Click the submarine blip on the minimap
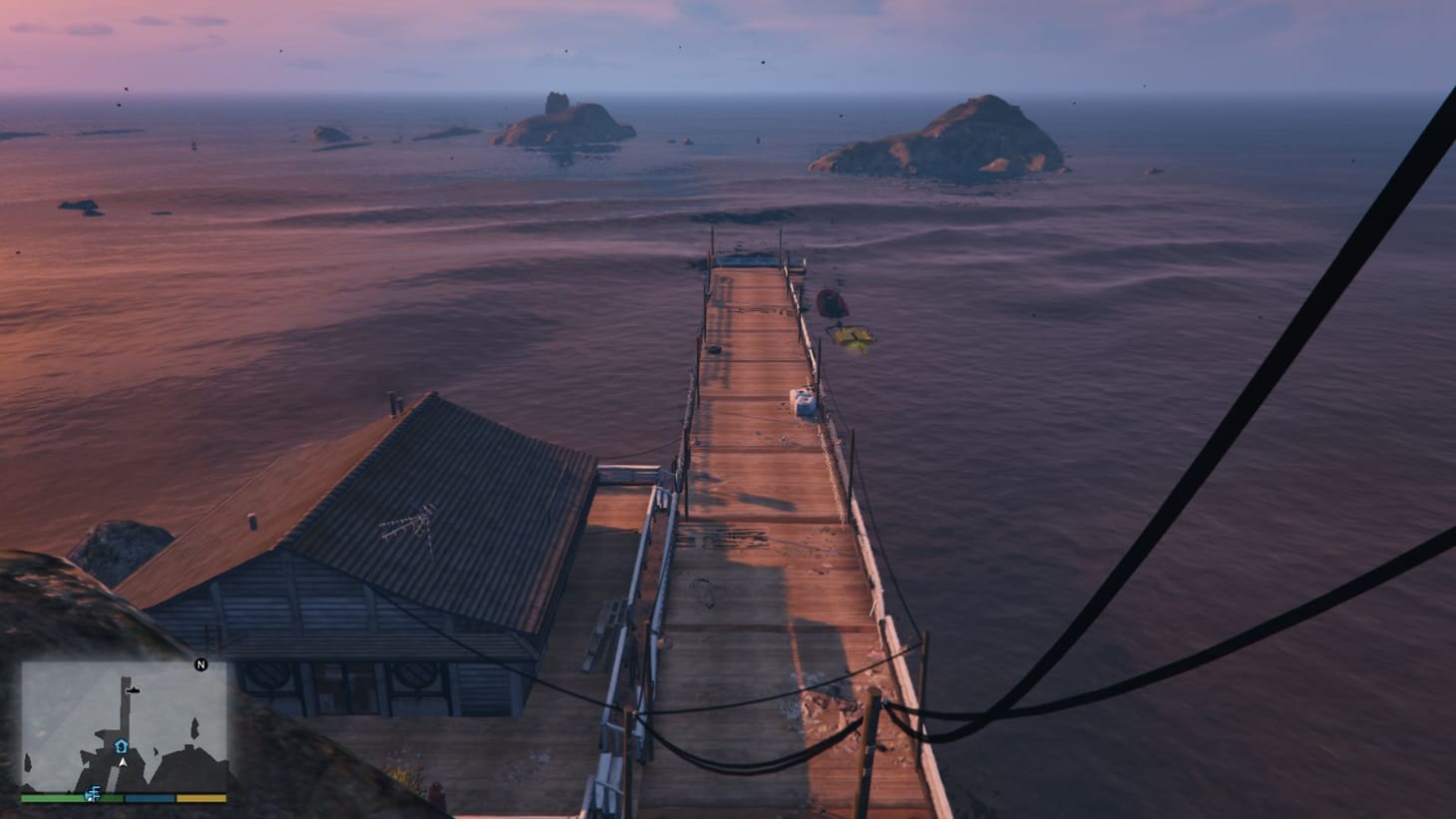 [x=133, y=690]
